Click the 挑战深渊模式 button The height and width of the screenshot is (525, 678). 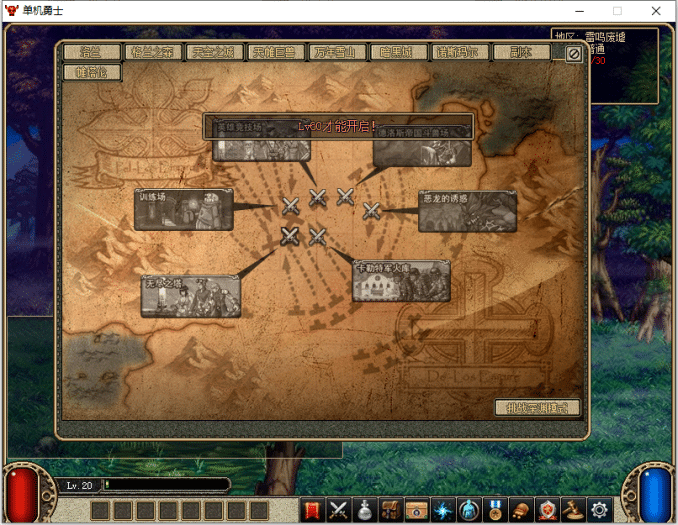(x=537, y=408)
